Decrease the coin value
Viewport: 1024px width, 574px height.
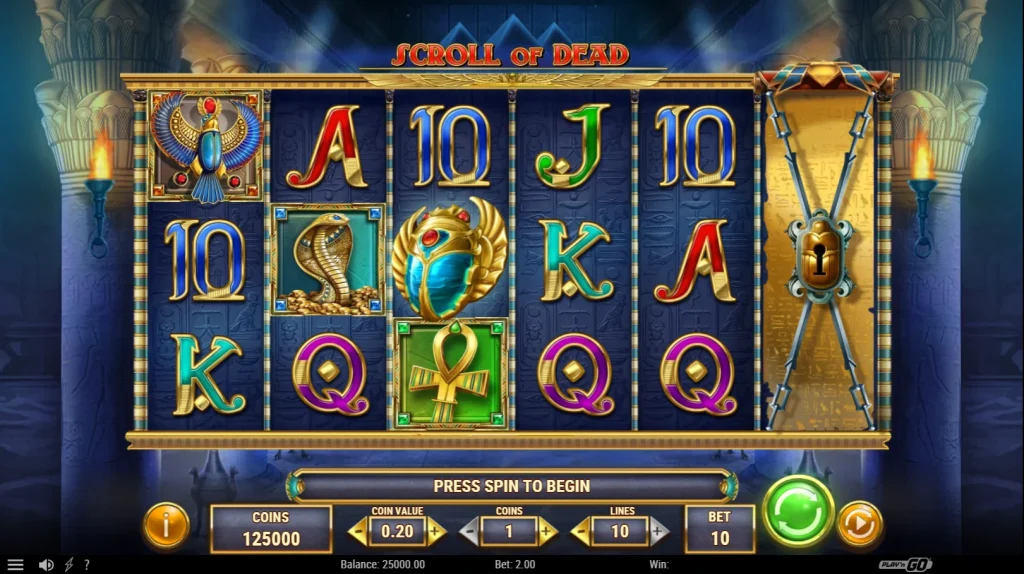coord(358,531)
